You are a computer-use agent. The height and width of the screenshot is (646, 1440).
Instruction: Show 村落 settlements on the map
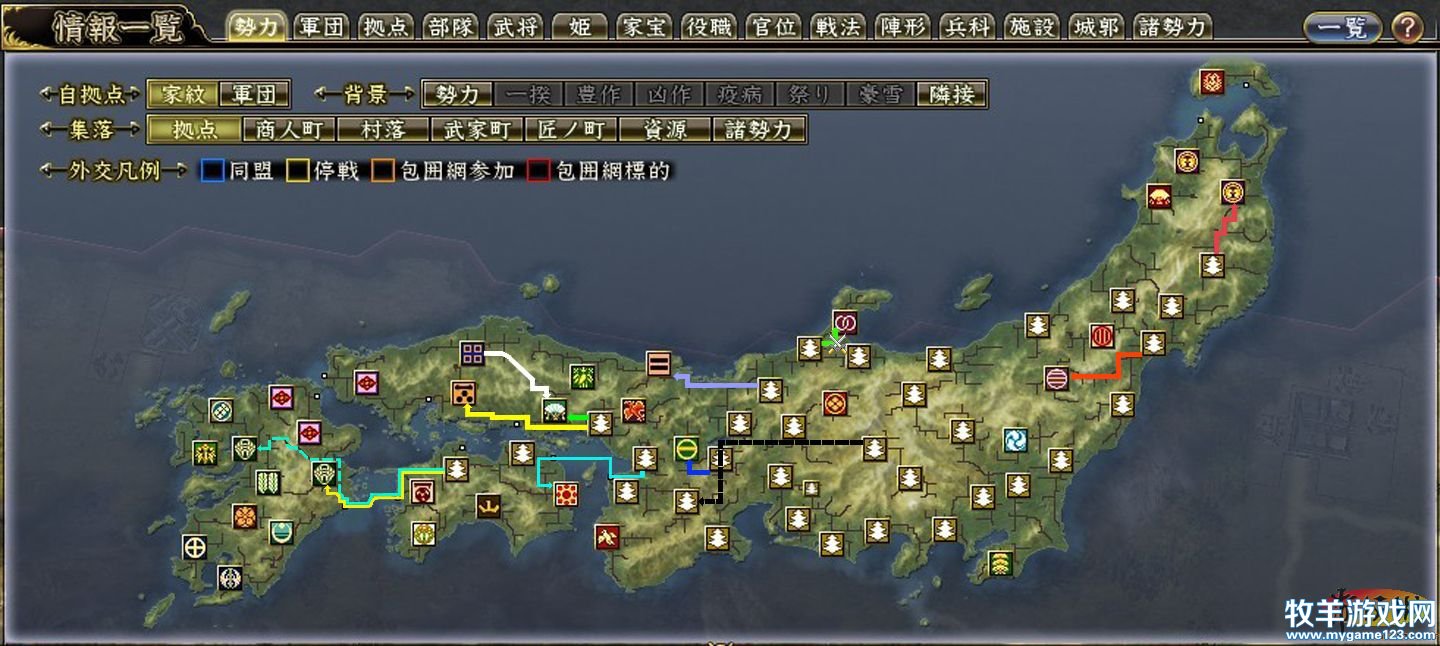pyautogui.click(x=382, y=130)
